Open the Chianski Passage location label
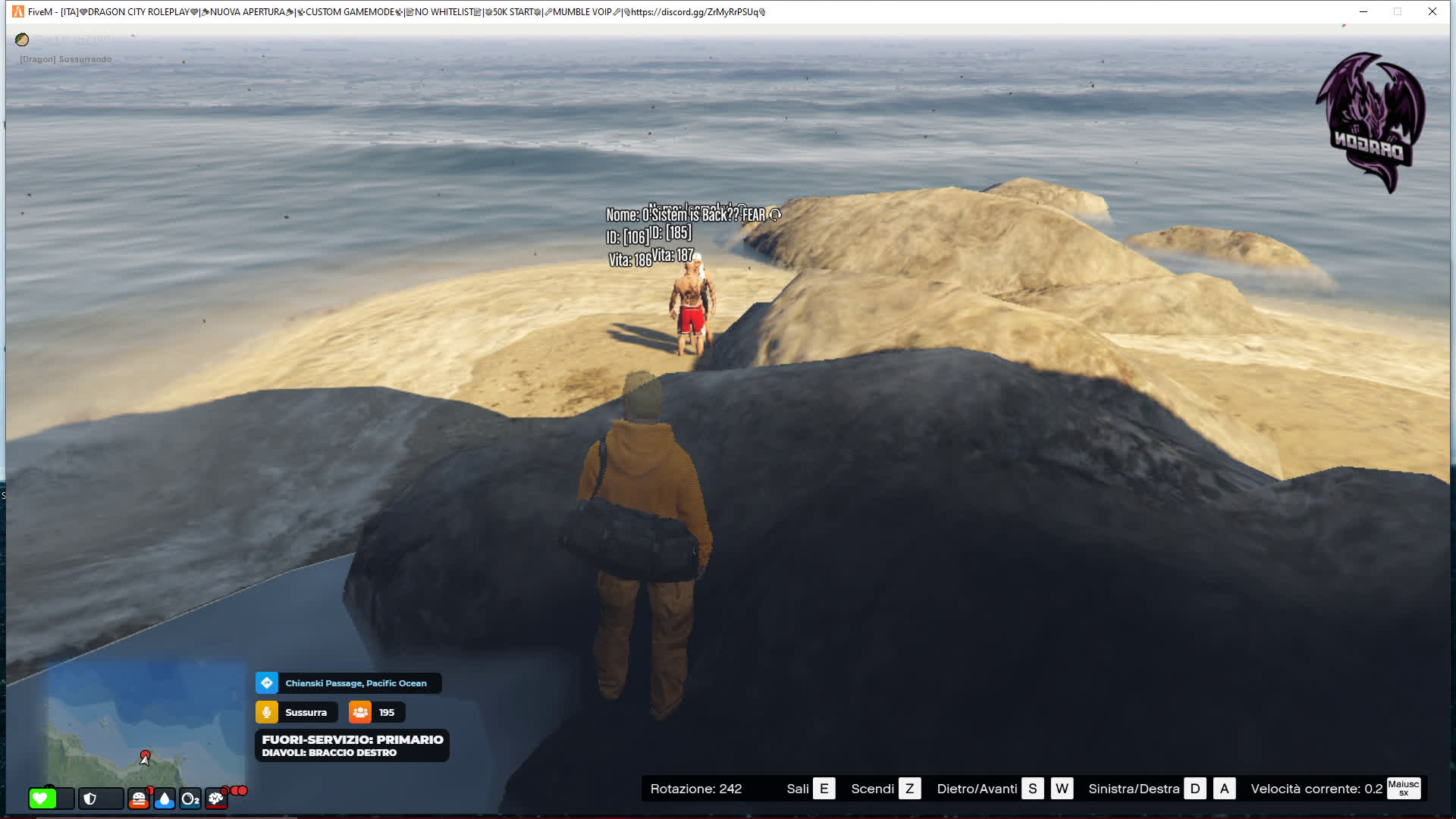Viewport: 1456px width, 819px height. (x=356, y=683)
